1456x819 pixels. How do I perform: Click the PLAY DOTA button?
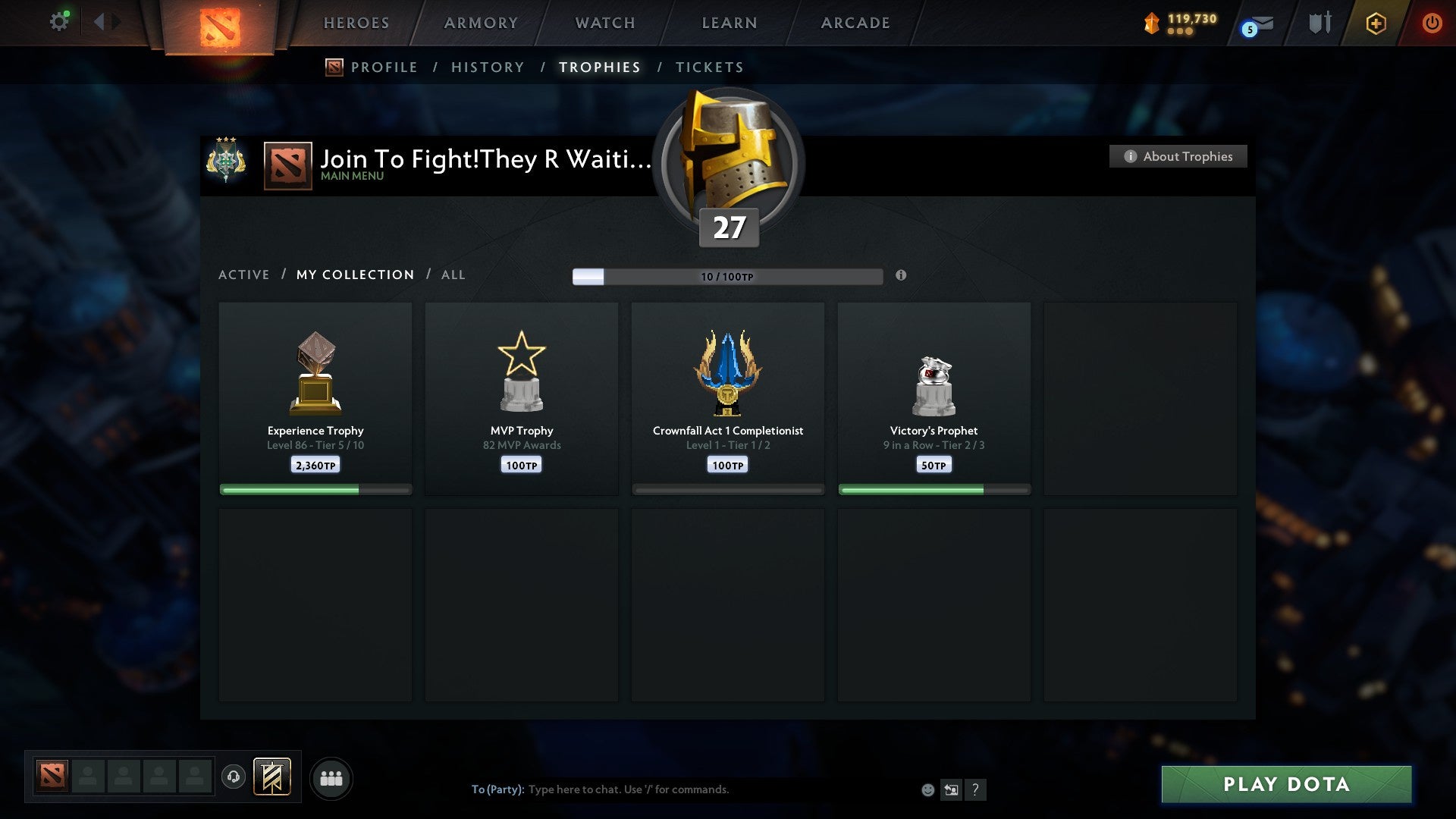1285,785
